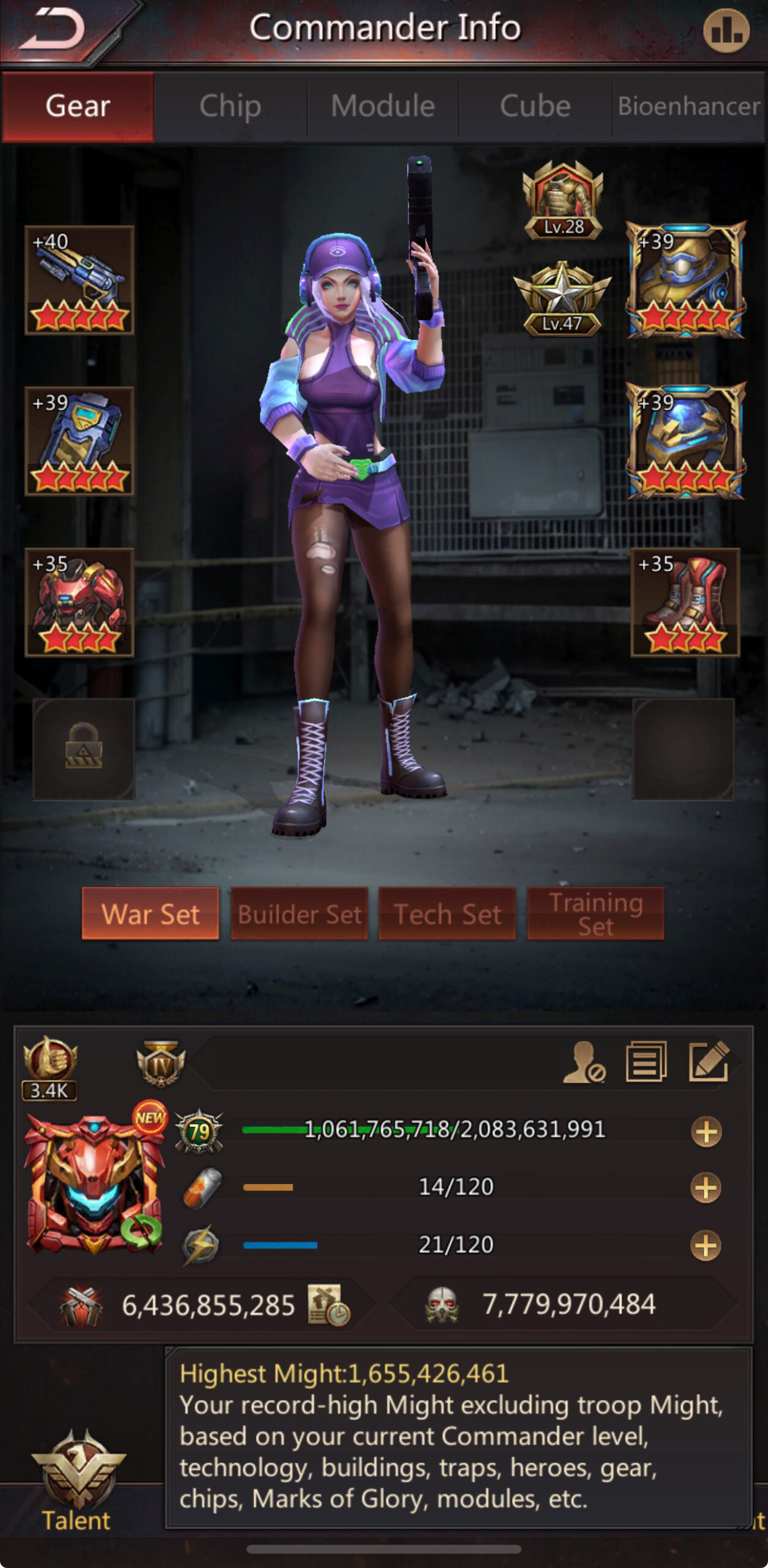Open the statistics chart icon
The image size is (768, 1568).
coord(726,31)
